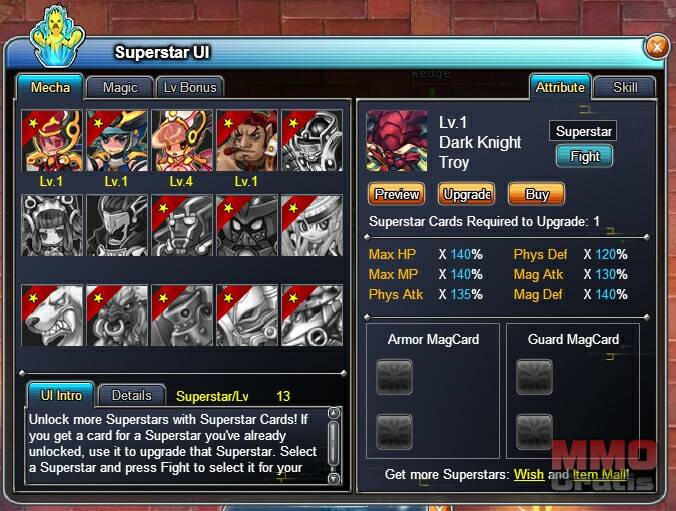Choose the red-bearded Lv.1 superstar portrait
676x511 pixels.
tap(246, 140)
